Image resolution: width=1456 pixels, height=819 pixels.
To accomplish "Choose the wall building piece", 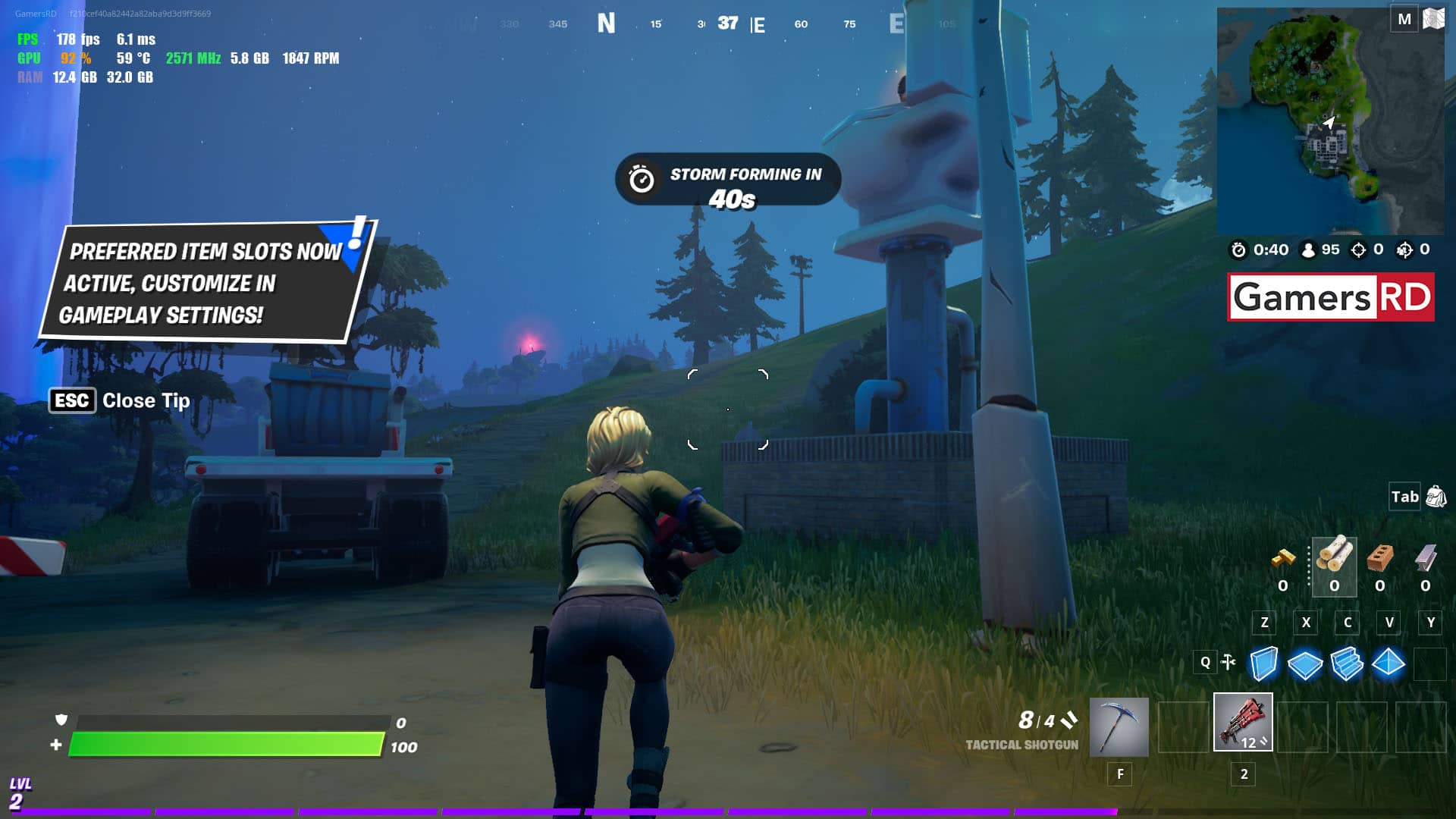I will 1263,664.
